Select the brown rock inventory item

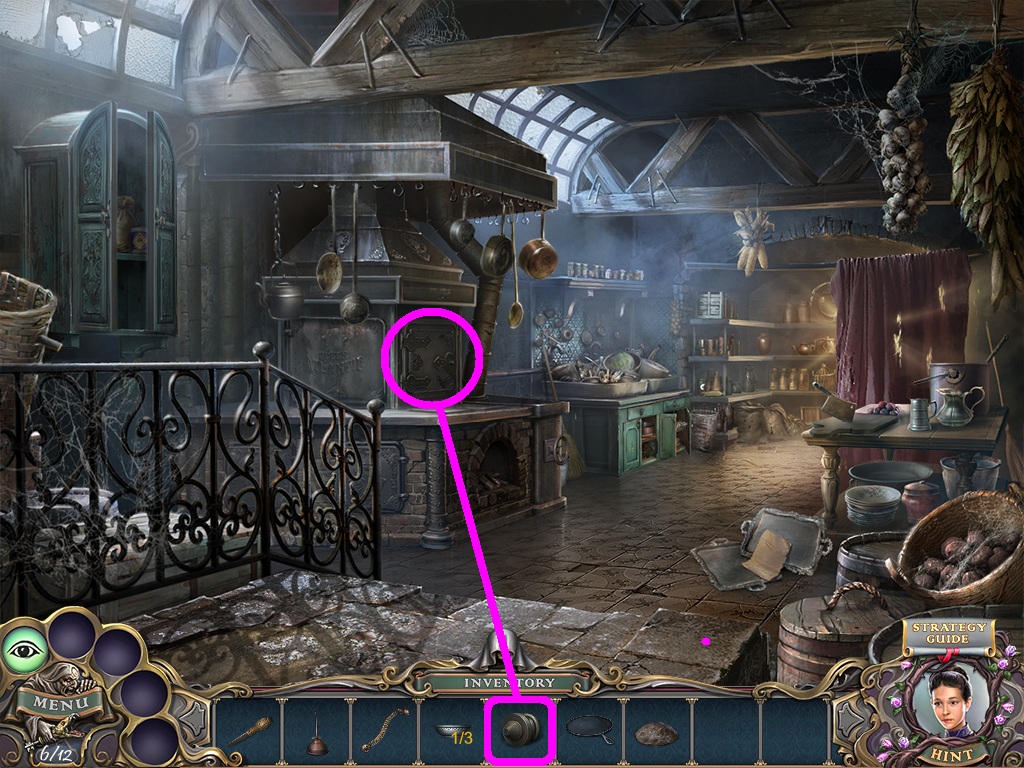click(x=655, y=732)
